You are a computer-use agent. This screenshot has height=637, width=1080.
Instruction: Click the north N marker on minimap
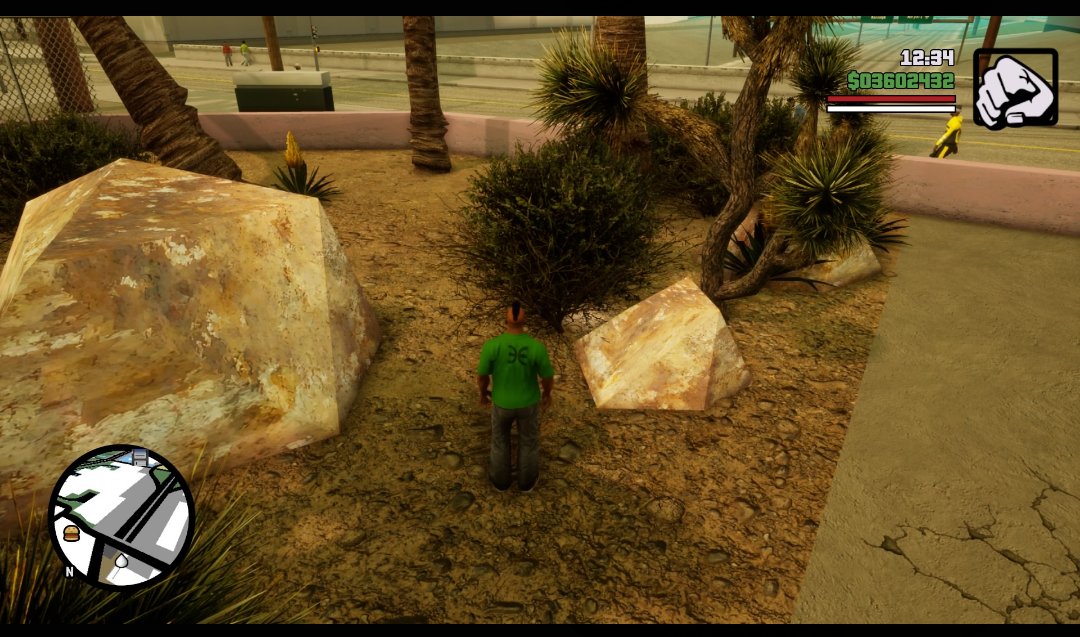click(x=69, y=571)
